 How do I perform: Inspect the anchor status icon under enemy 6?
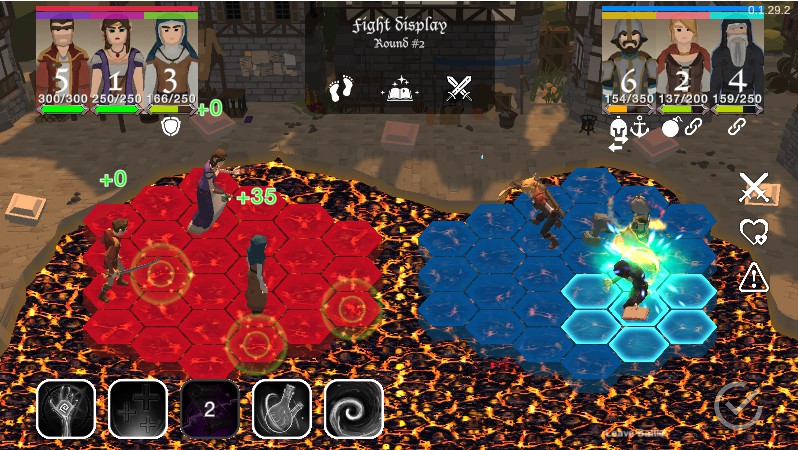pyautogui.click(x=640, y=126)
